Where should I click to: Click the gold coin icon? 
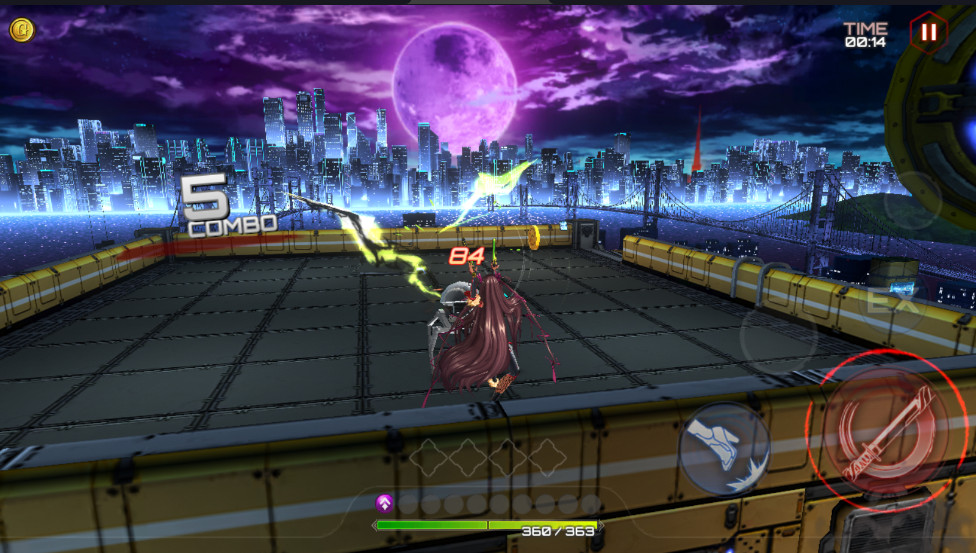click(x=22, y=29)
